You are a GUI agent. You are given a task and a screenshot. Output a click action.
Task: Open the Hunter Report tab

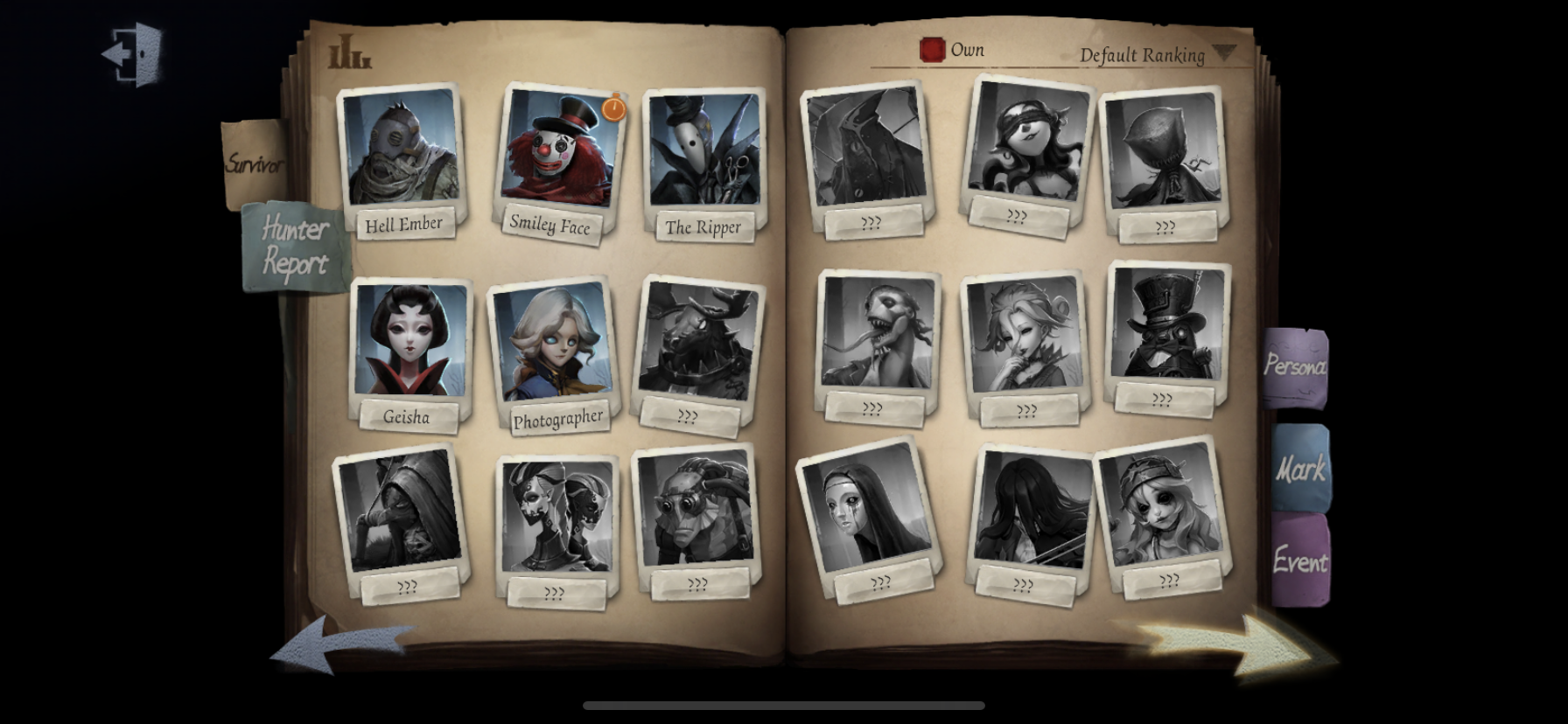coord(291,245)
